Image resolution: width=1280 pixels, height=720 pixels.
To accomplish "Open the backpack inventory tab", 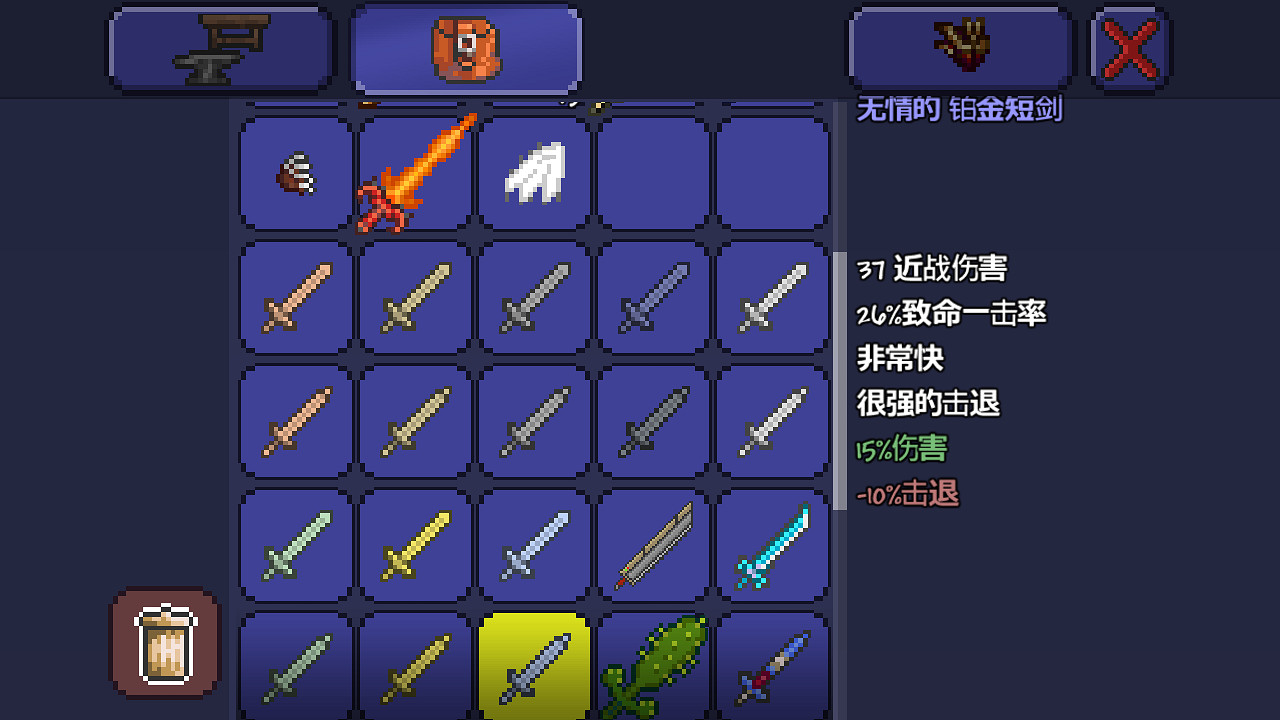I will tap(465, 47).
